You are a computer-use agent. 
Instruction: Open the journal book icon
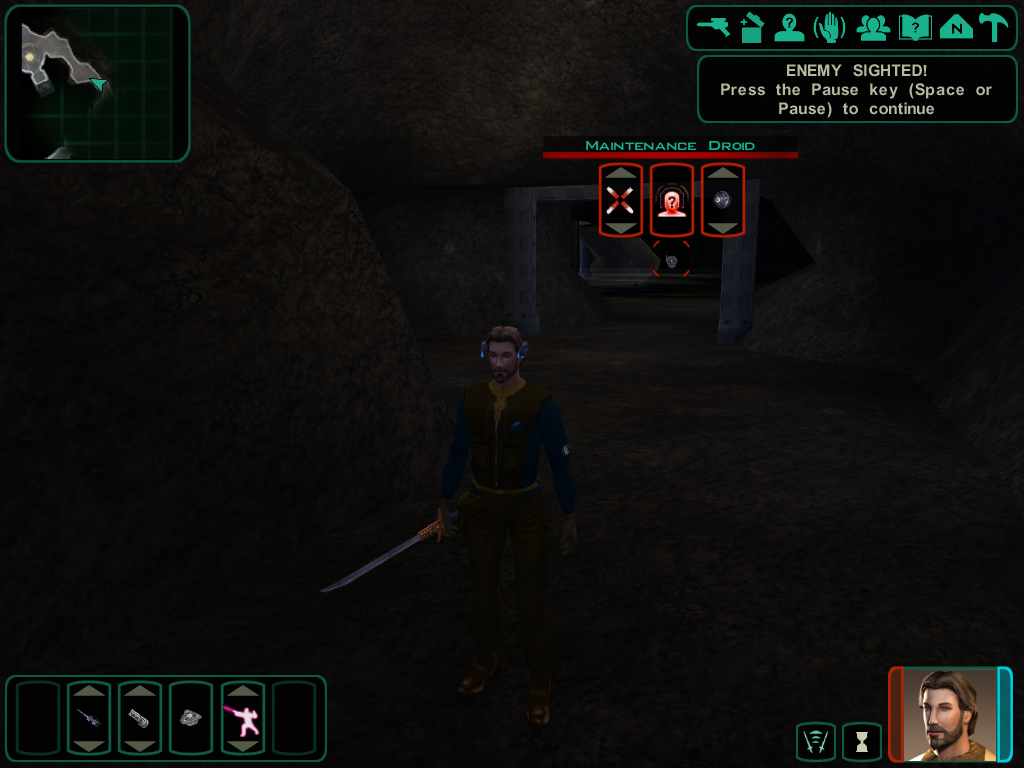[x=914, y=27]
